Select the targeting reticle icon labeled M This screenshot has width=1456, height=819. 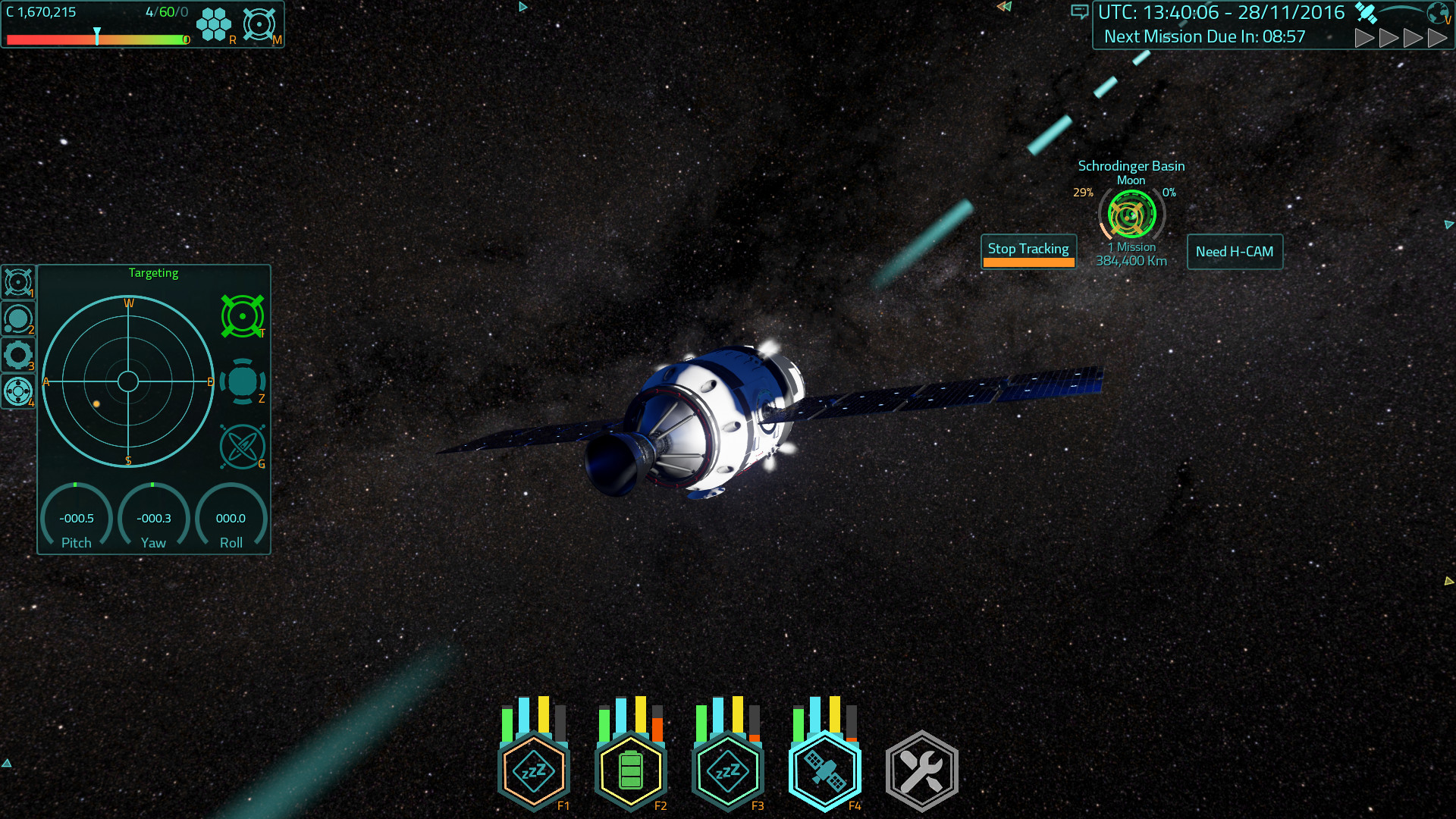(259, 24)
